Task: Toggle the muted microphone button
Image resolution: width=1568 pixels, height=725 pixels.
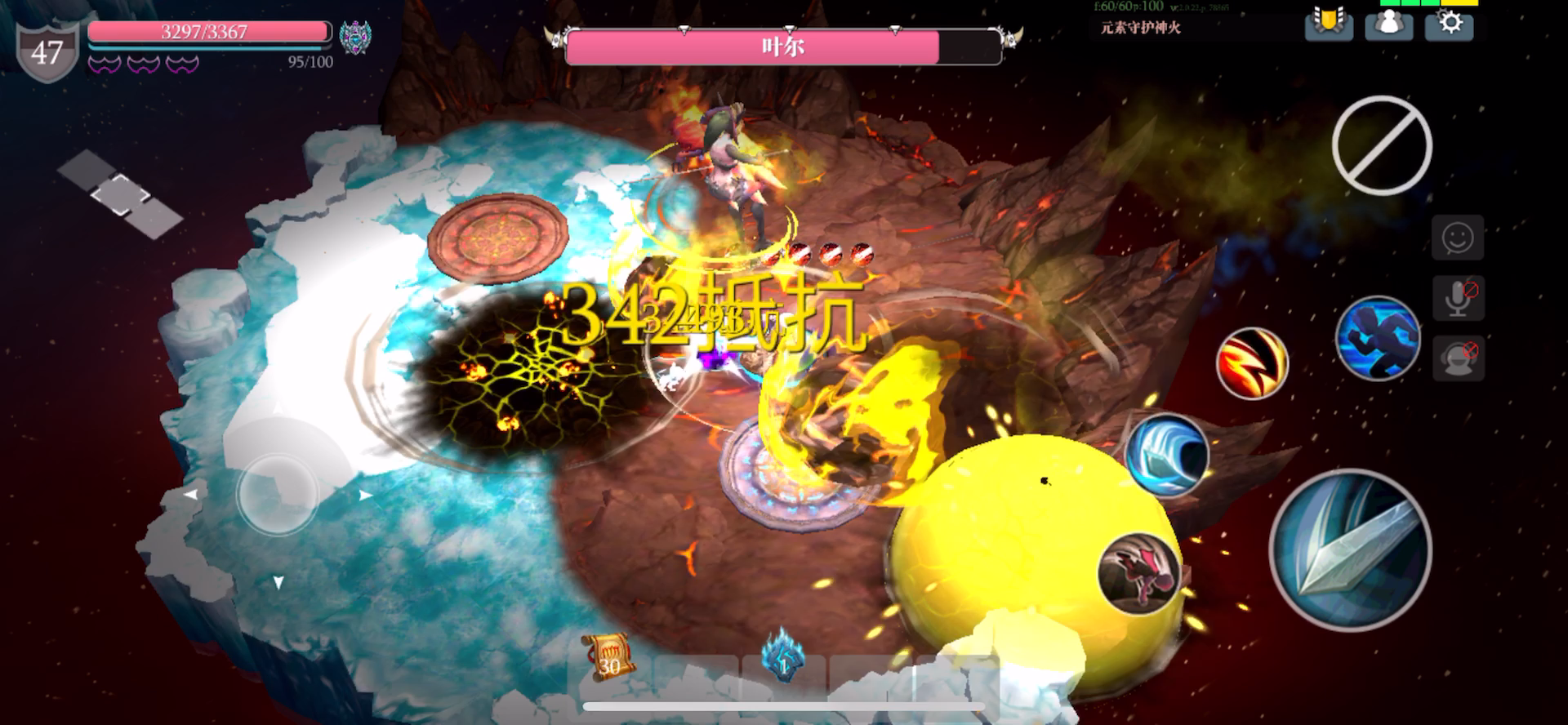Action: pyautogui.click(x=1459, y=298)
